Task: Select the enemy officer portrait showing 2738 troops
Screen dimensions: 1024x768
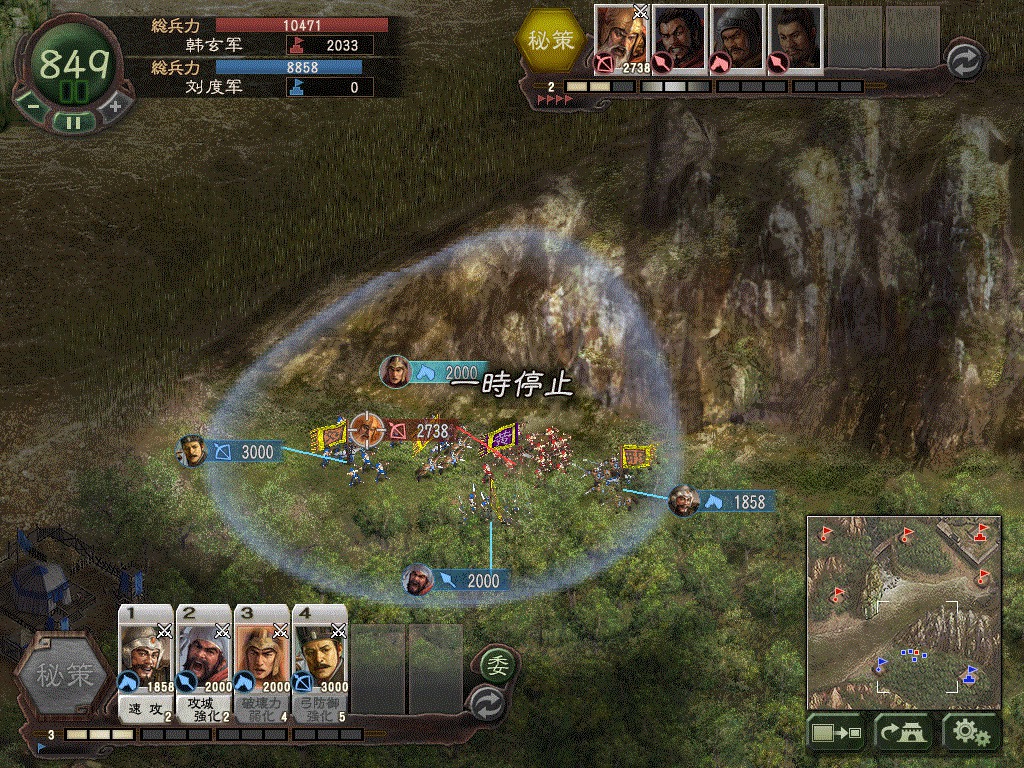Action: (x=621, y=40)
